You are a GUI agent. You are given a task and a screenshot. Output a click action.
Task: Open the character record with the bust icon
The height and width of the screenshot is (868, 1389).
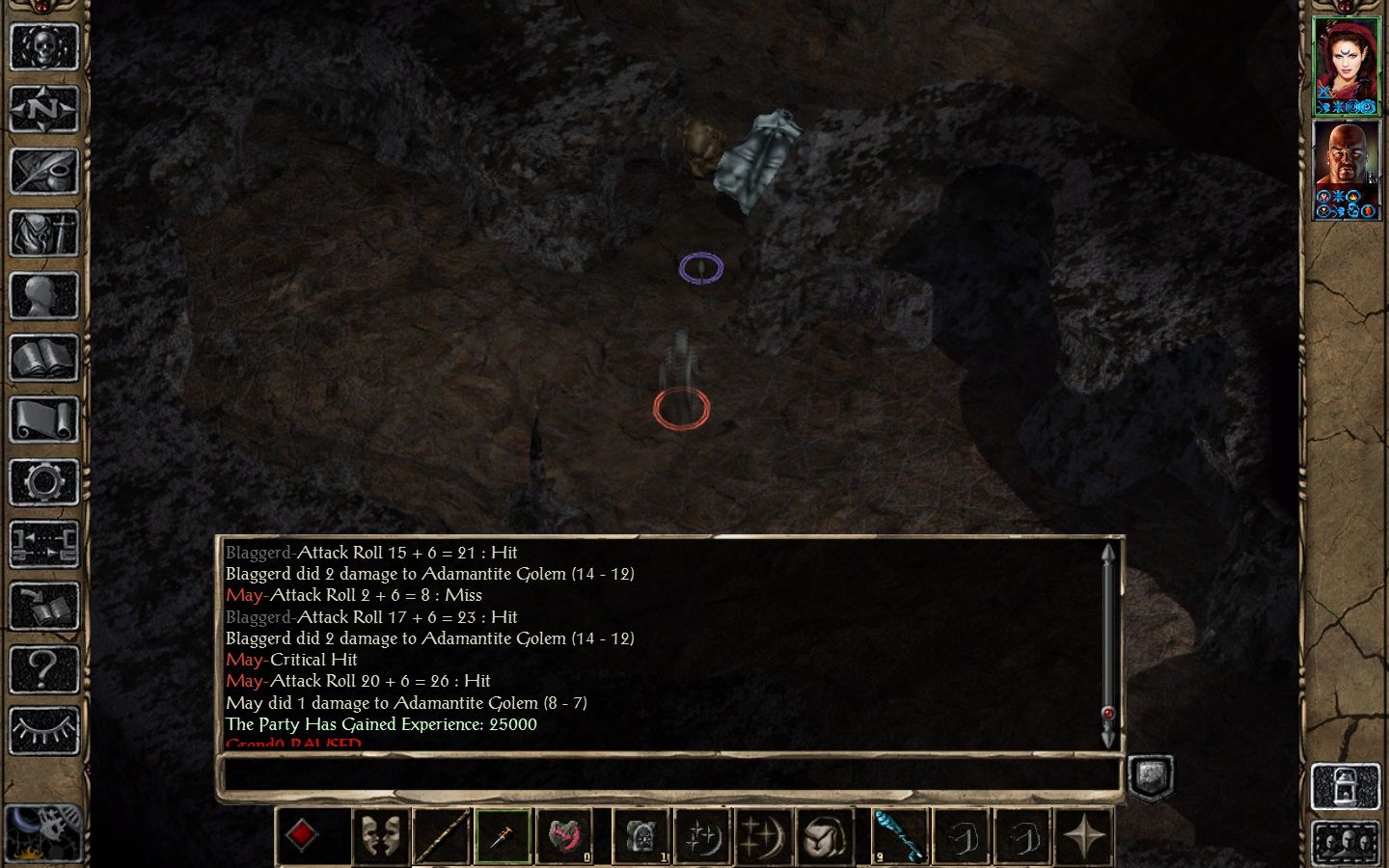click(x=43, y=296)
